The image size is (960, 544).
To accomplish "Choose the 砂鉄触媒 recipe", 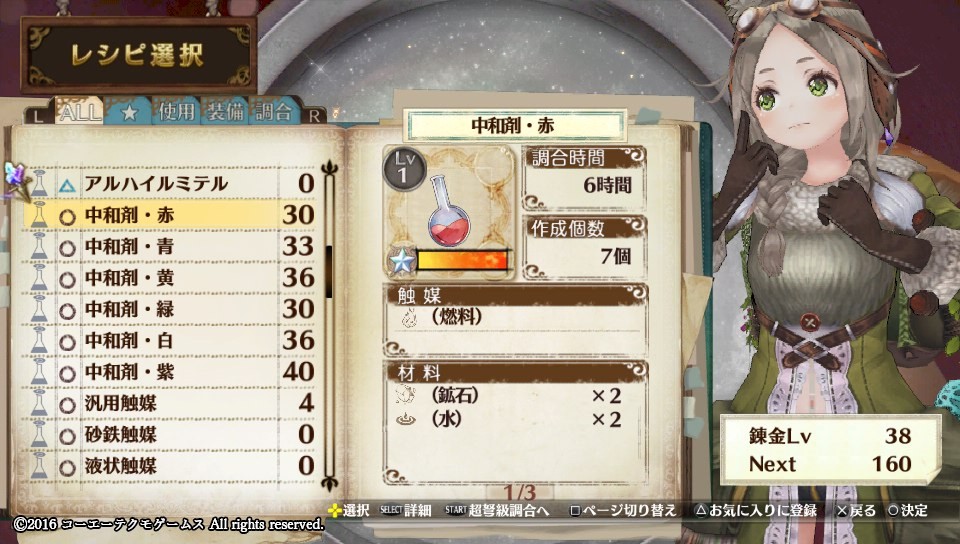I will click(170, 435).
